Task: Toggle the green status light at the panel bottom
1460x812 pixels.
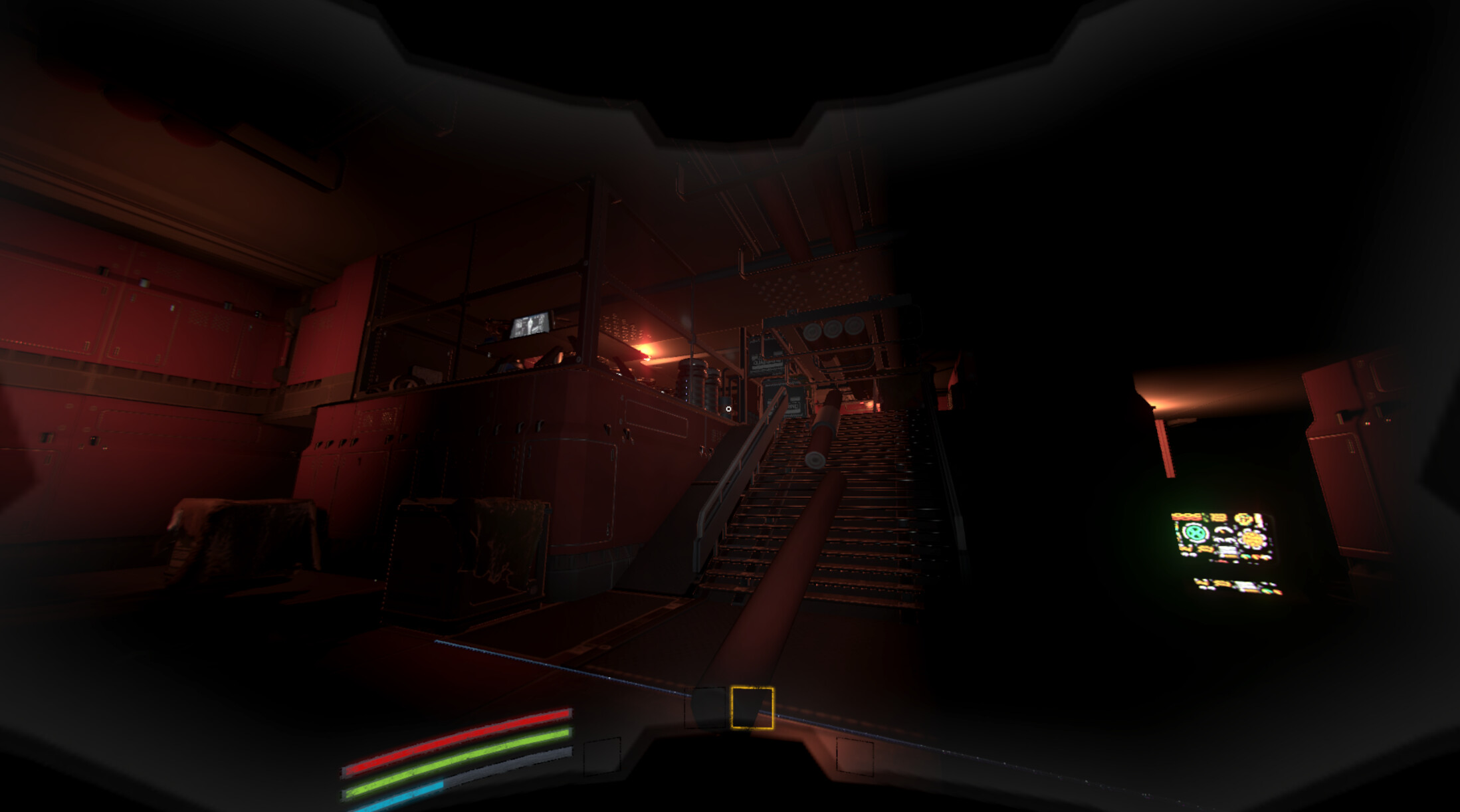Action: (x=1246, y=556)
